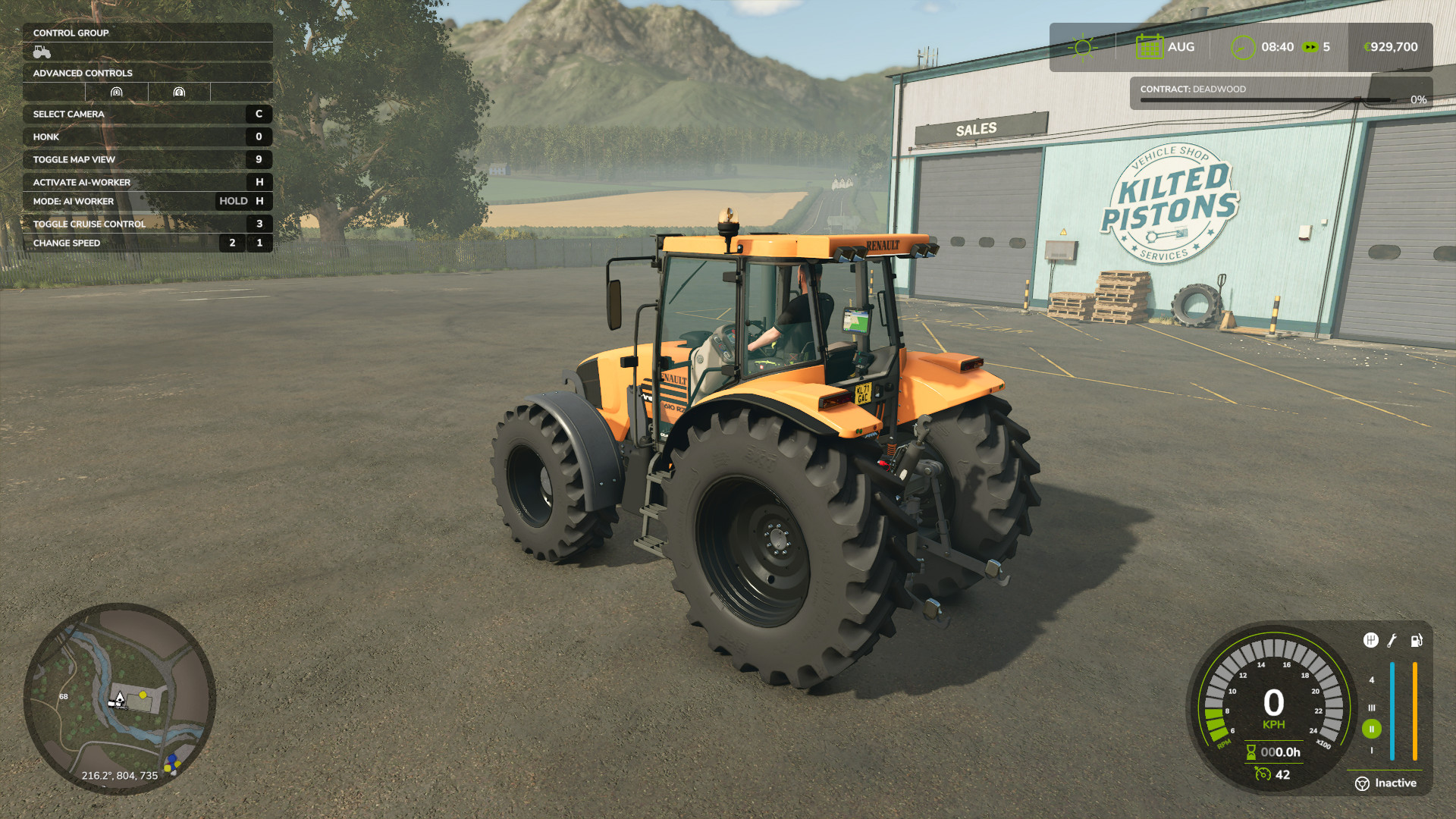Viewport: 1456px width, 819px height.
Task: Select the Honk row
Action: 147,136
